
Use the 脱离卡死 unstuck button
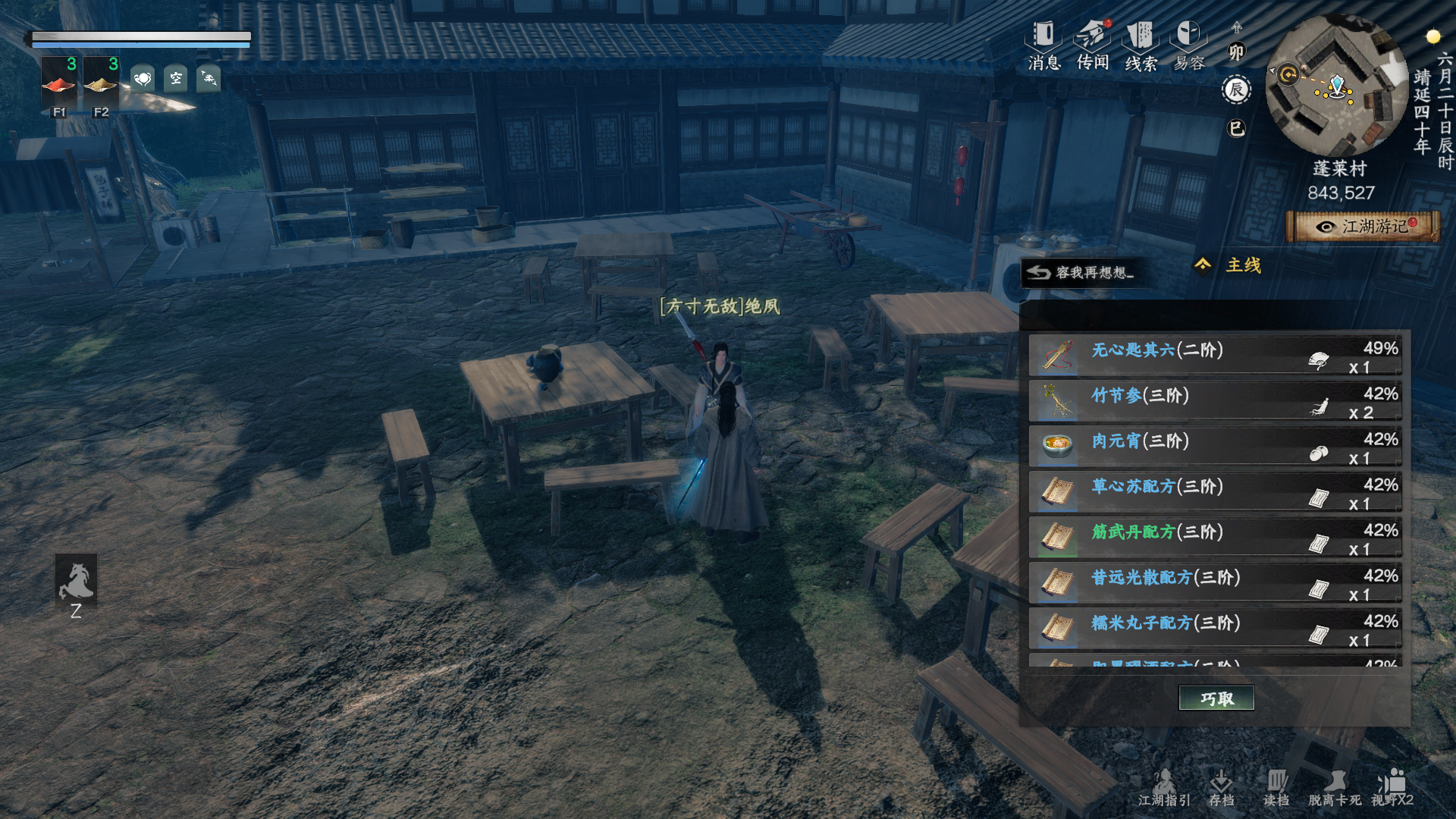click(1334, 788)
